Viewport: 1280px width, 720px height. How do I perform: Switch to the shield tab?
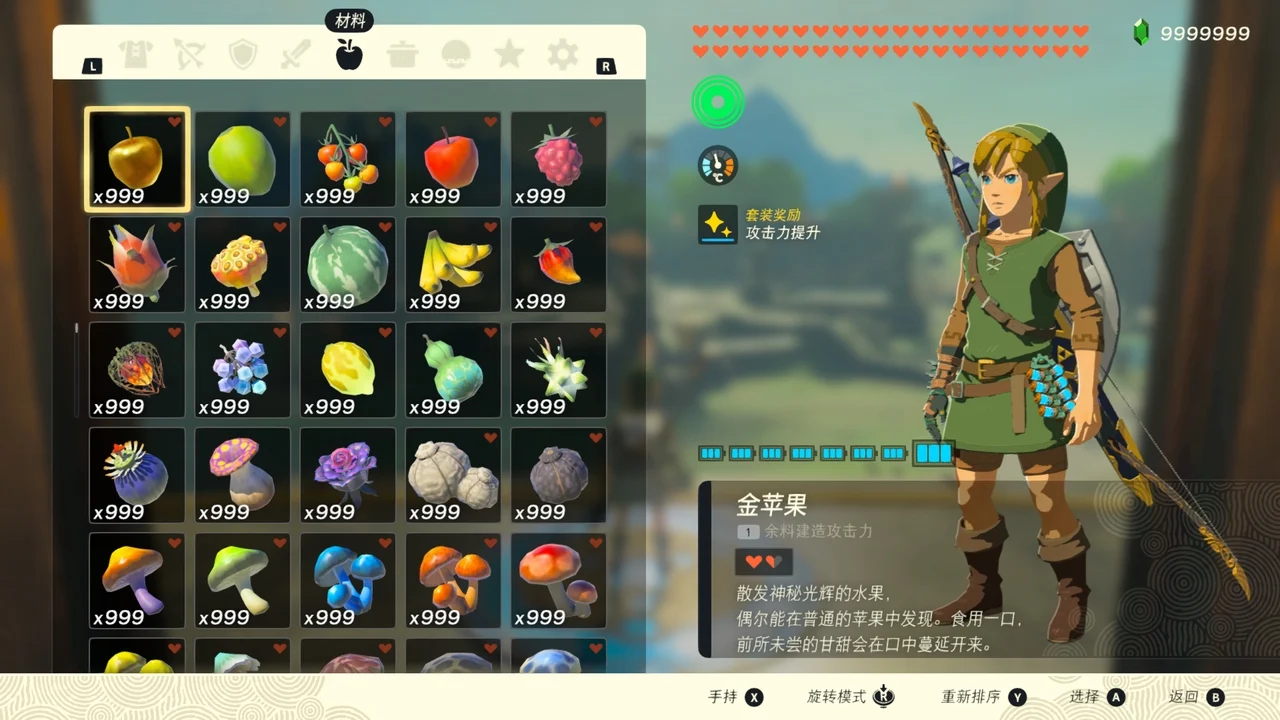pos(243,54)
